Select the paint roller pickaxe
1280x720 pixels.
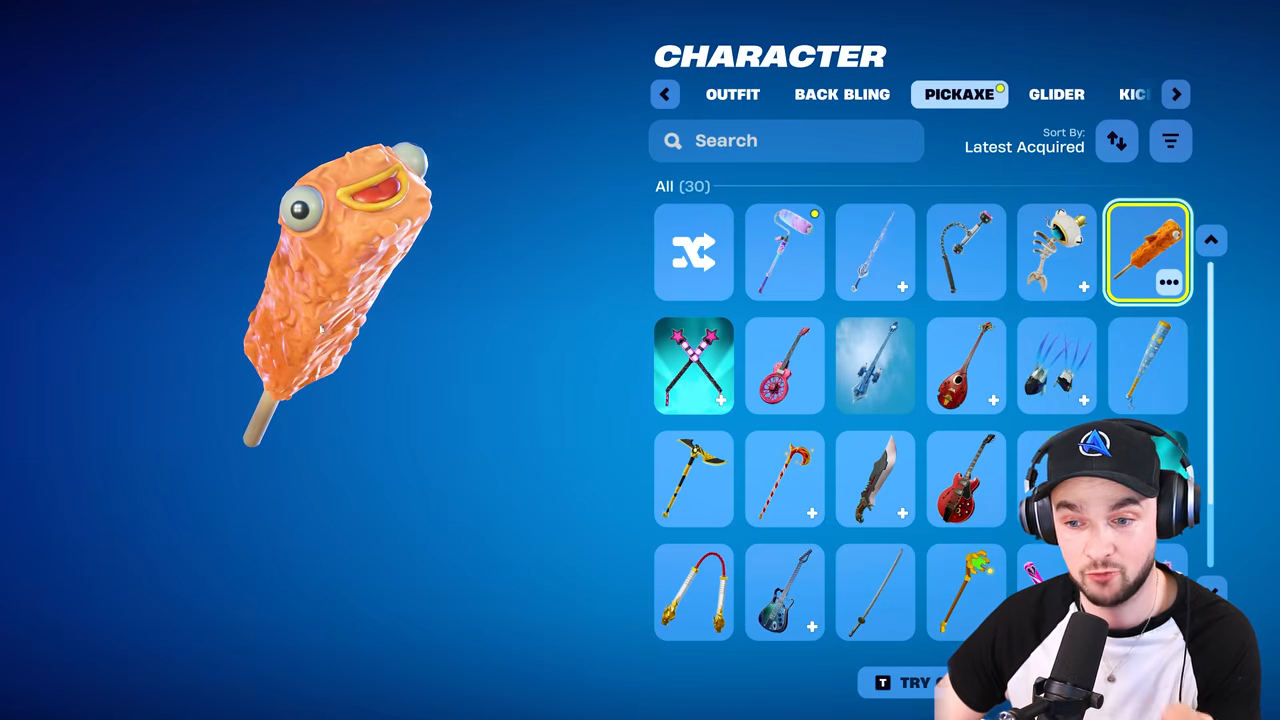point(785,252)
